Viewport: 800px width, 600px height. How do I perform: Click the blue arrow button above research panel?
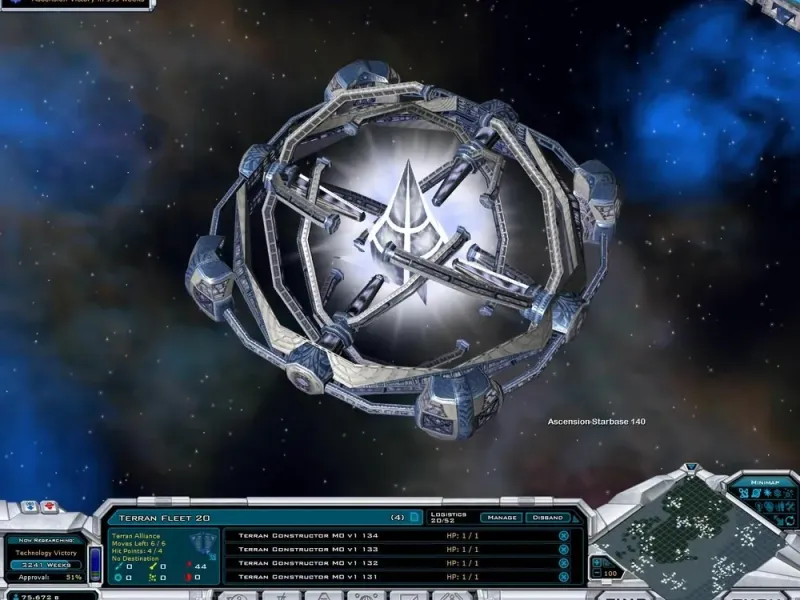point(29,507)
